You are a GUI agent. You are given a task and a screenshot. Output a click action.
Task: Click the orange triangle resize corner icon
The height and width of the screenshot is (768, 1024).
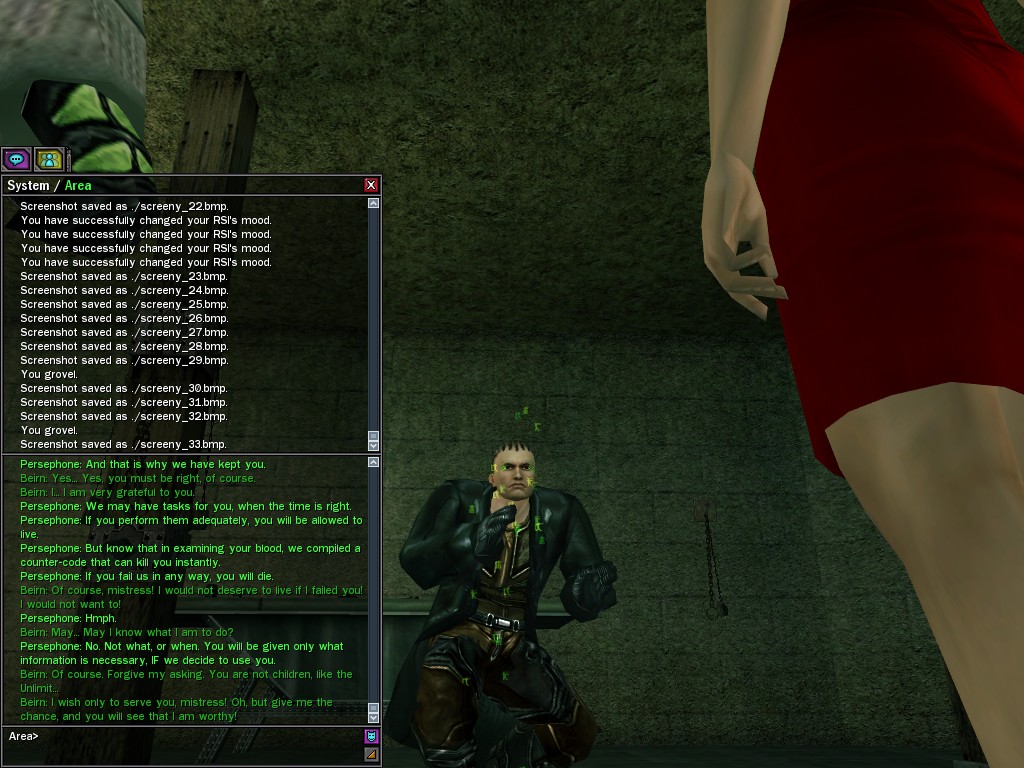[371, 754]
